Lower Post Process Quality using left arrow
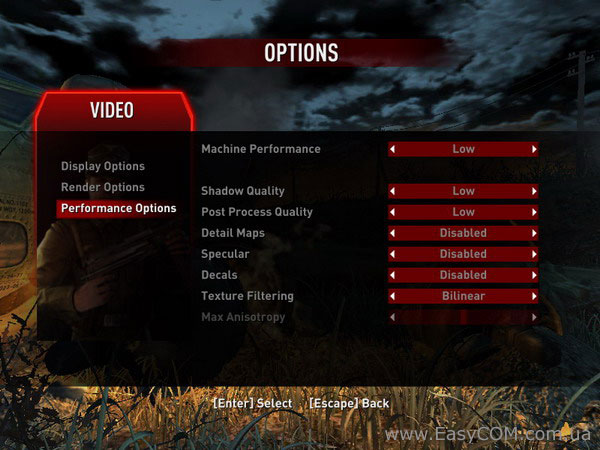Viewport: 600px width, 450px height. [393, 212]
